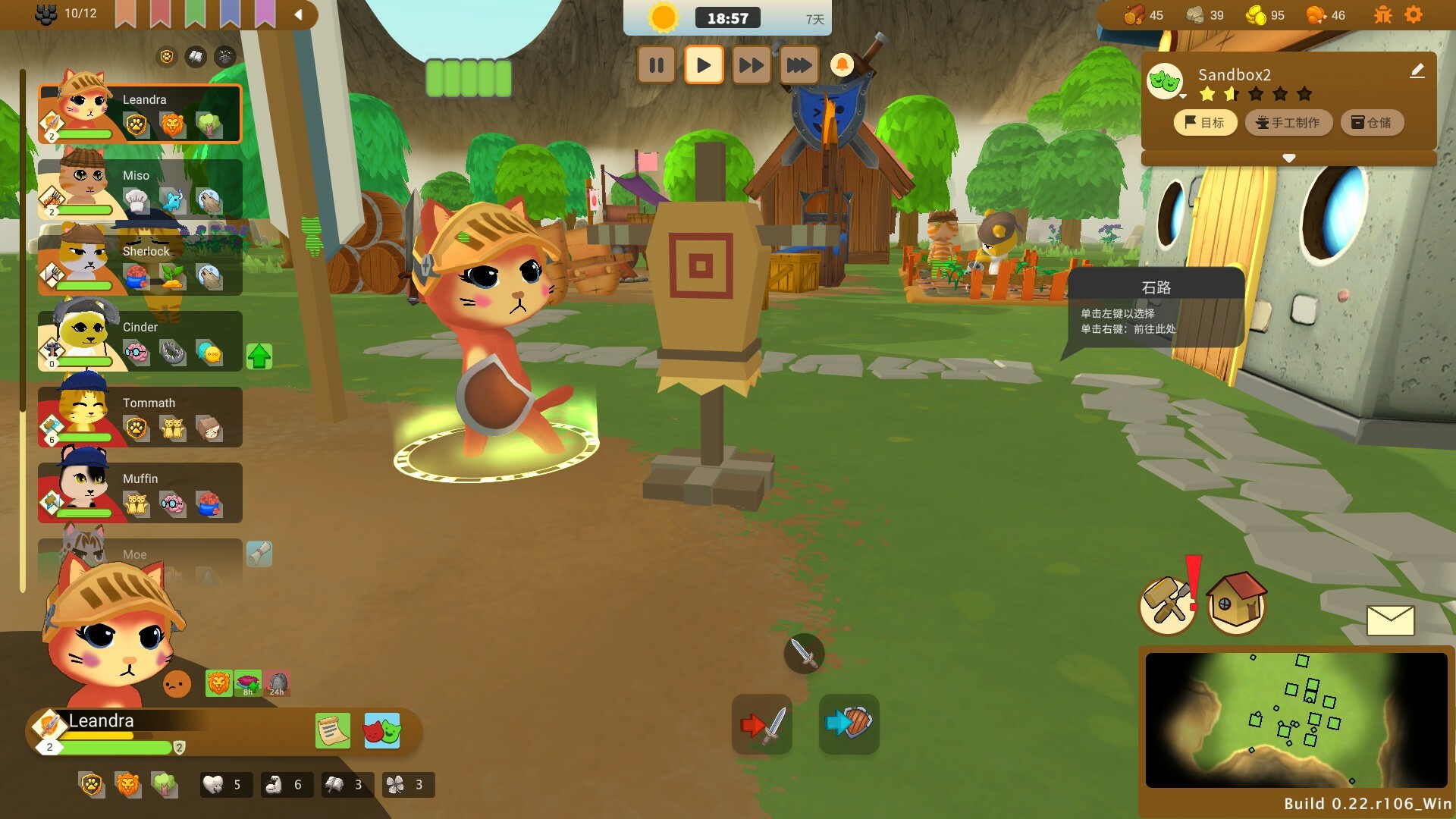Viewport: 1456px width, 819px height.
Task: Open the 手工制作 crafting panel
Action: (x=1288, y=122)
